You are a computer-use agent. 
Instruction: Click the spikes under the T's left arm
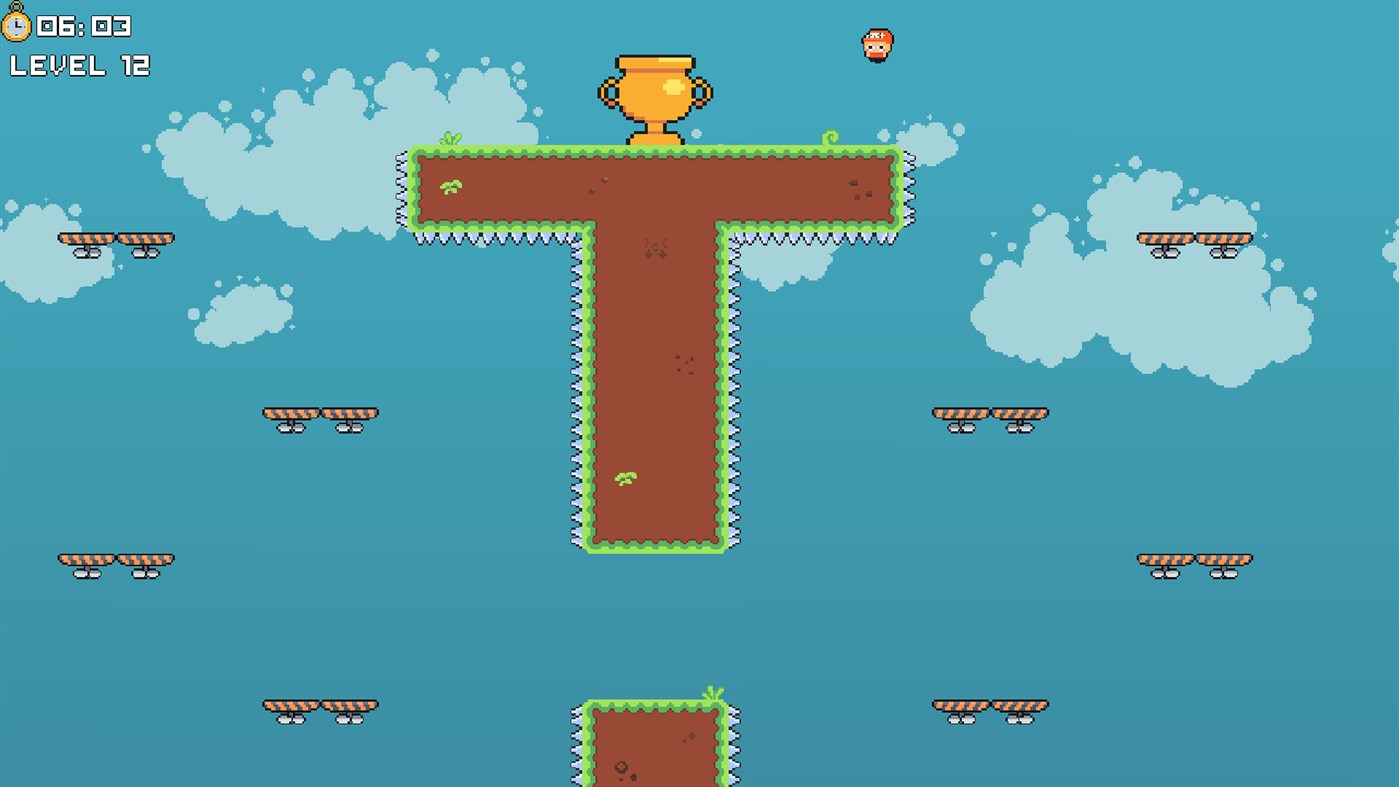pyautogui.click(x=490, y=237)
